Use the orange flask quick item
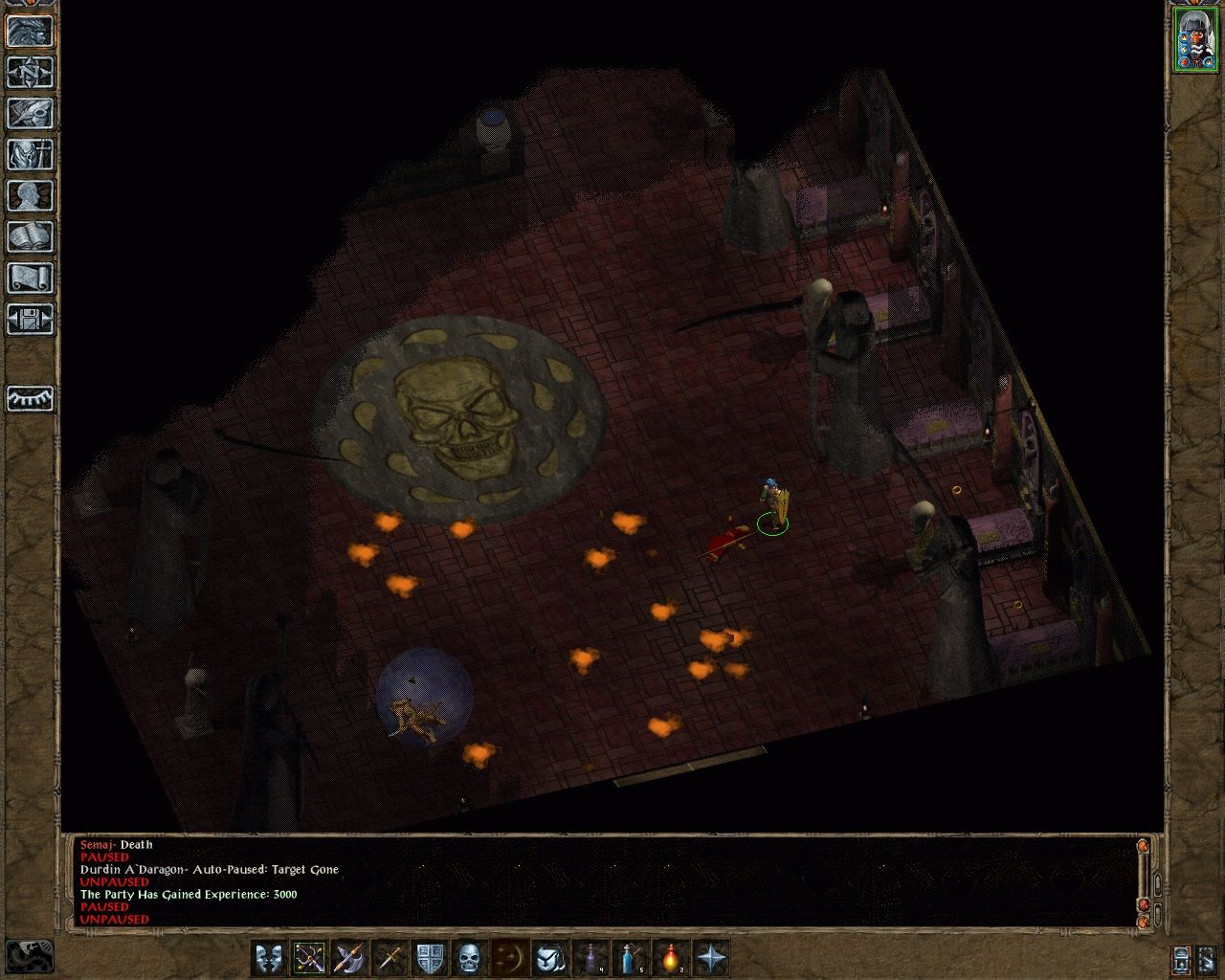Image resolution: width=1225 pixels, height=980 pixels. [x=671, y=957]
